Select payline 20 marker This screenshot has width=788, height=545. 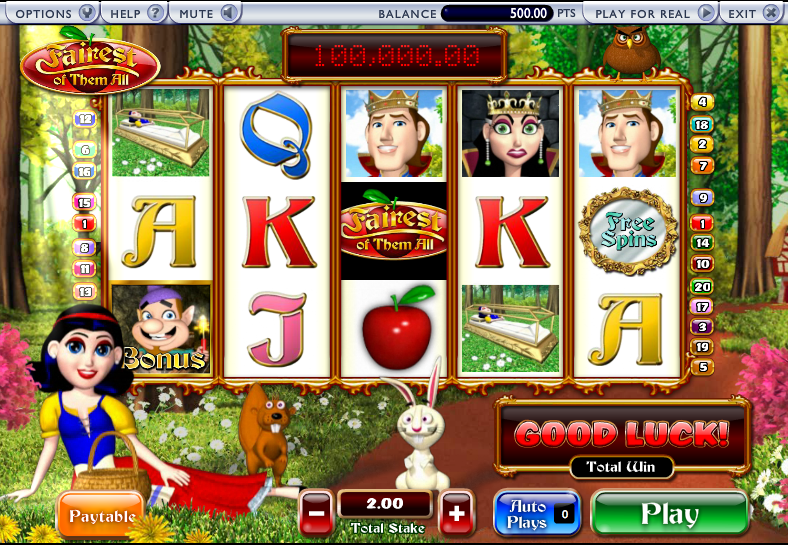pos(702,287)
